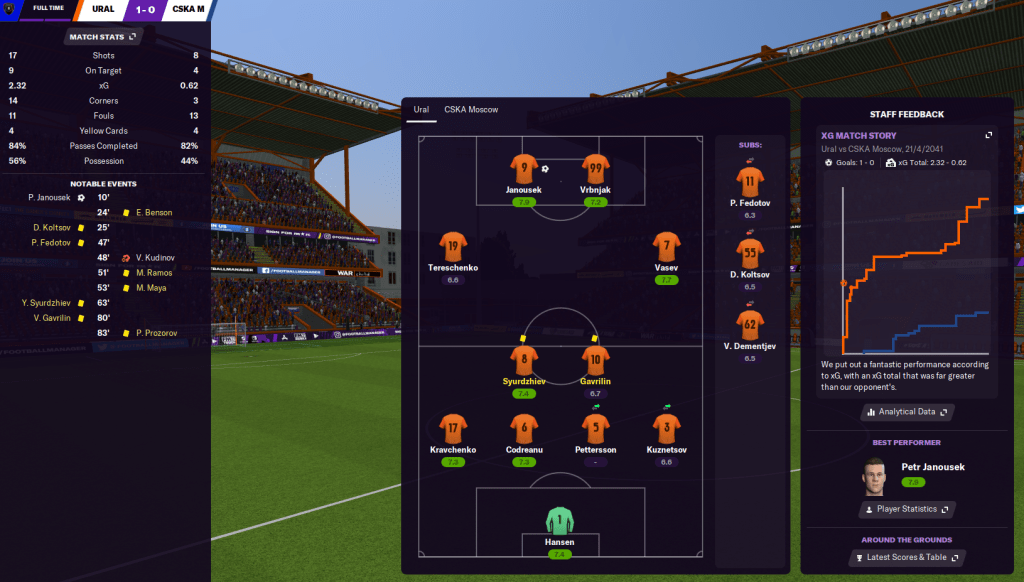Select midfielder Syurdzhiev
1024x582 pixels.
[x=523, y=362]
